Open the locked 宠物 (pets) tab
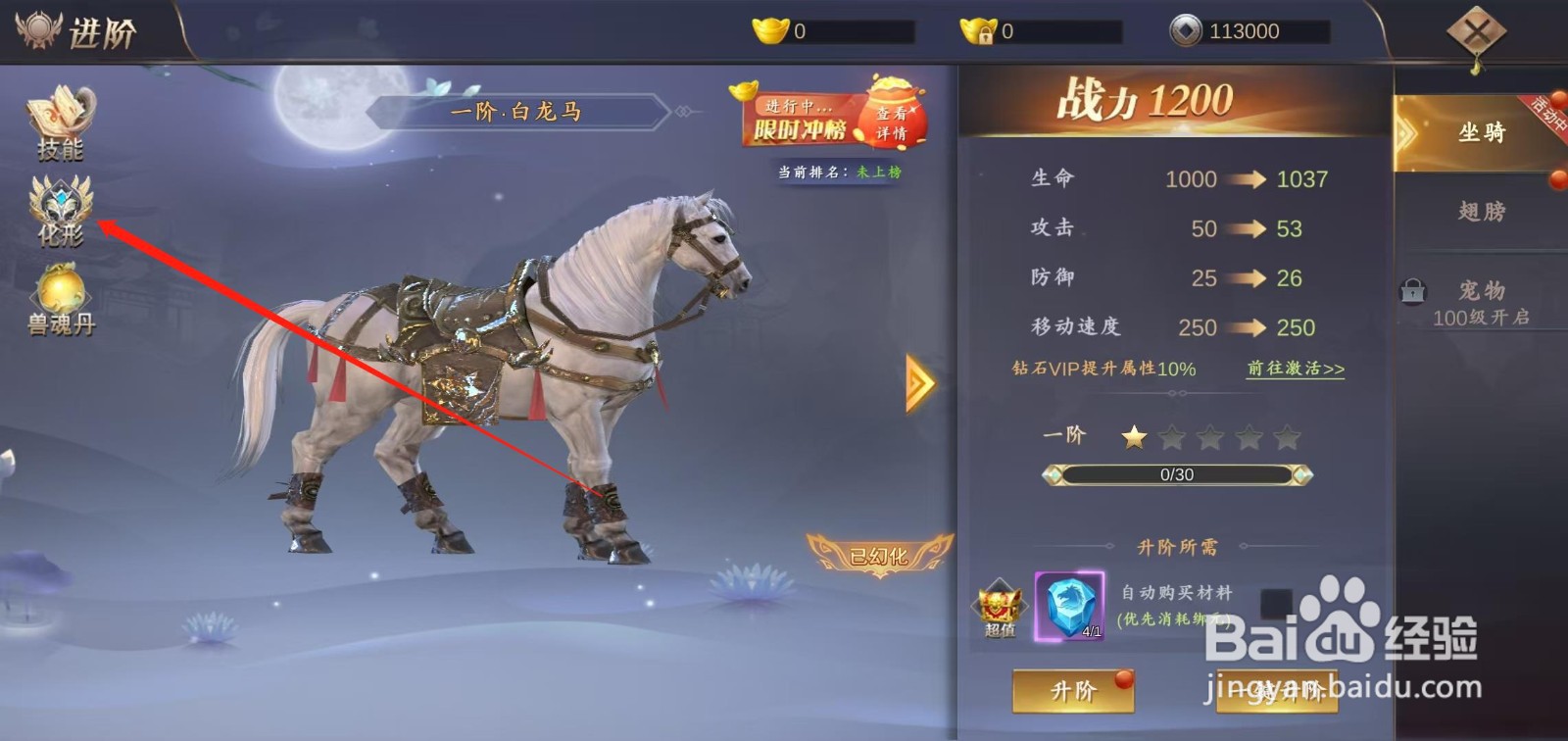This screenshot has width=1568, height=741. (1482, 292)
